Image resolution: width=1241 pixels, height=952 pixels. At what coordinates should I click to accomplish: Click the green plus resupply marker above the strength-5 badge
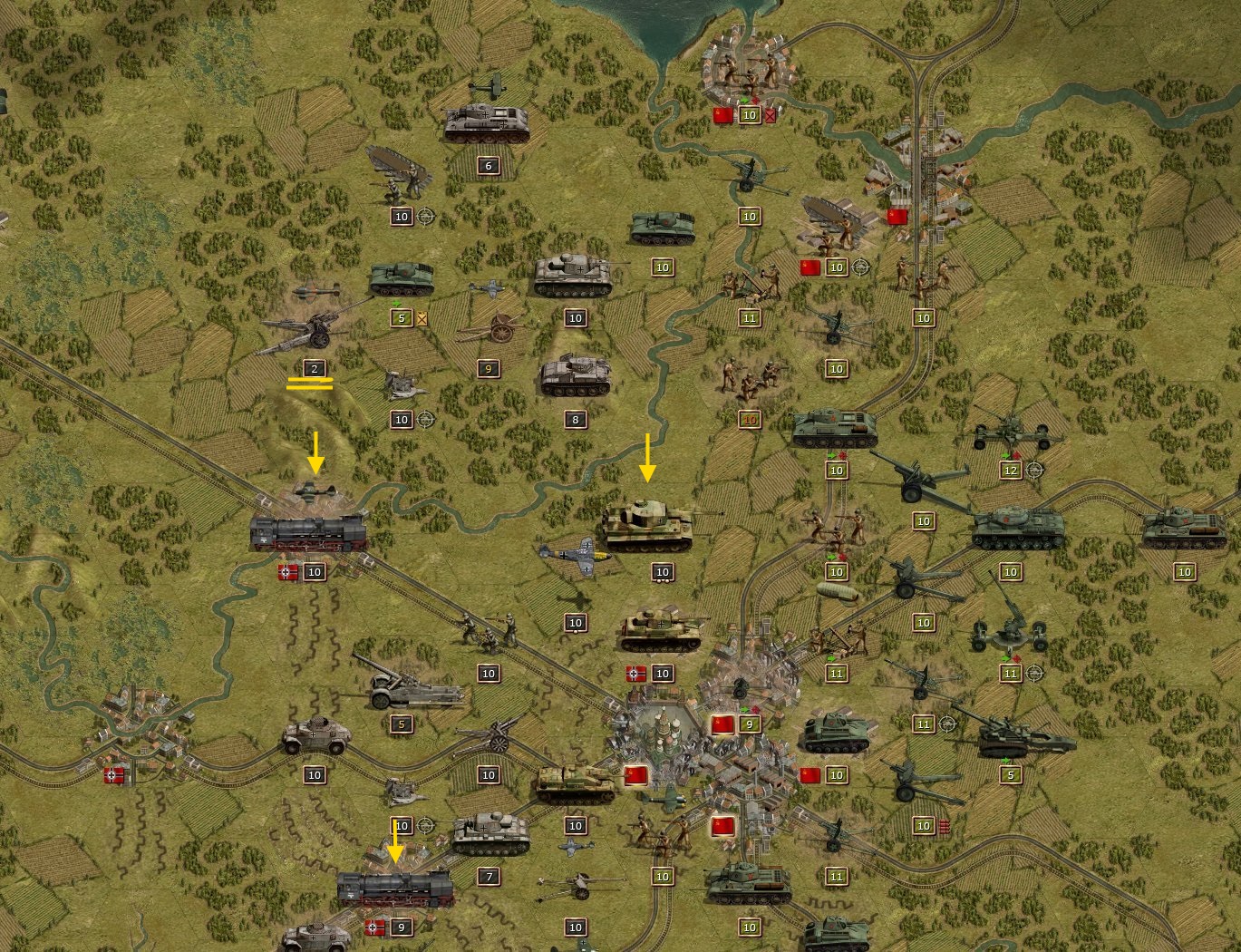coord(396,302)
